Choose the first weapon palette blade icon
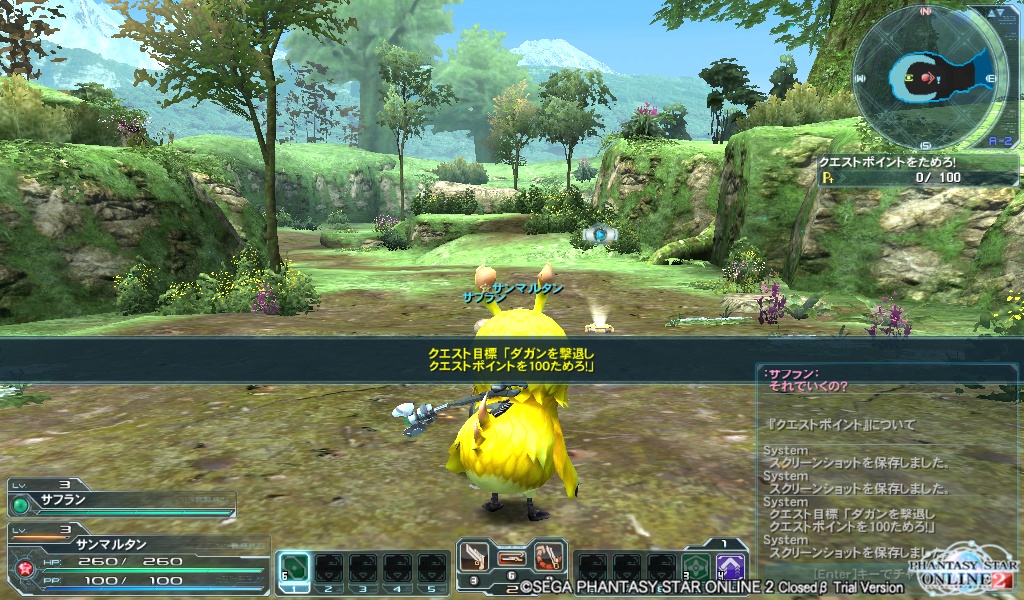Screen dimensions: 1024x600 click(476, 556)
